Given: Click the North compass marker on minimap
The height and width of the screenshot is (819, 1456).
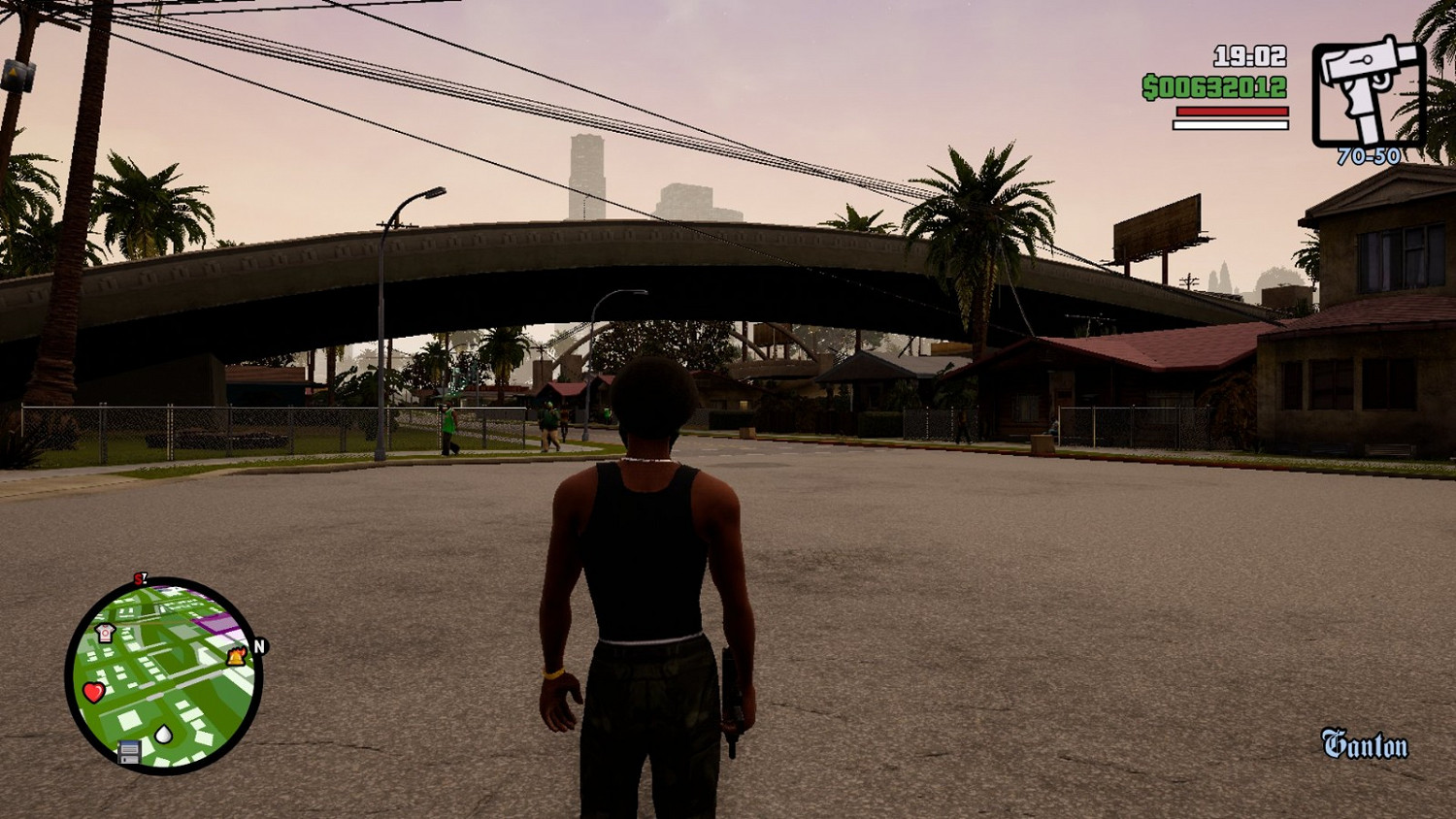Looking at the screenshot, I should coord(259,644).
